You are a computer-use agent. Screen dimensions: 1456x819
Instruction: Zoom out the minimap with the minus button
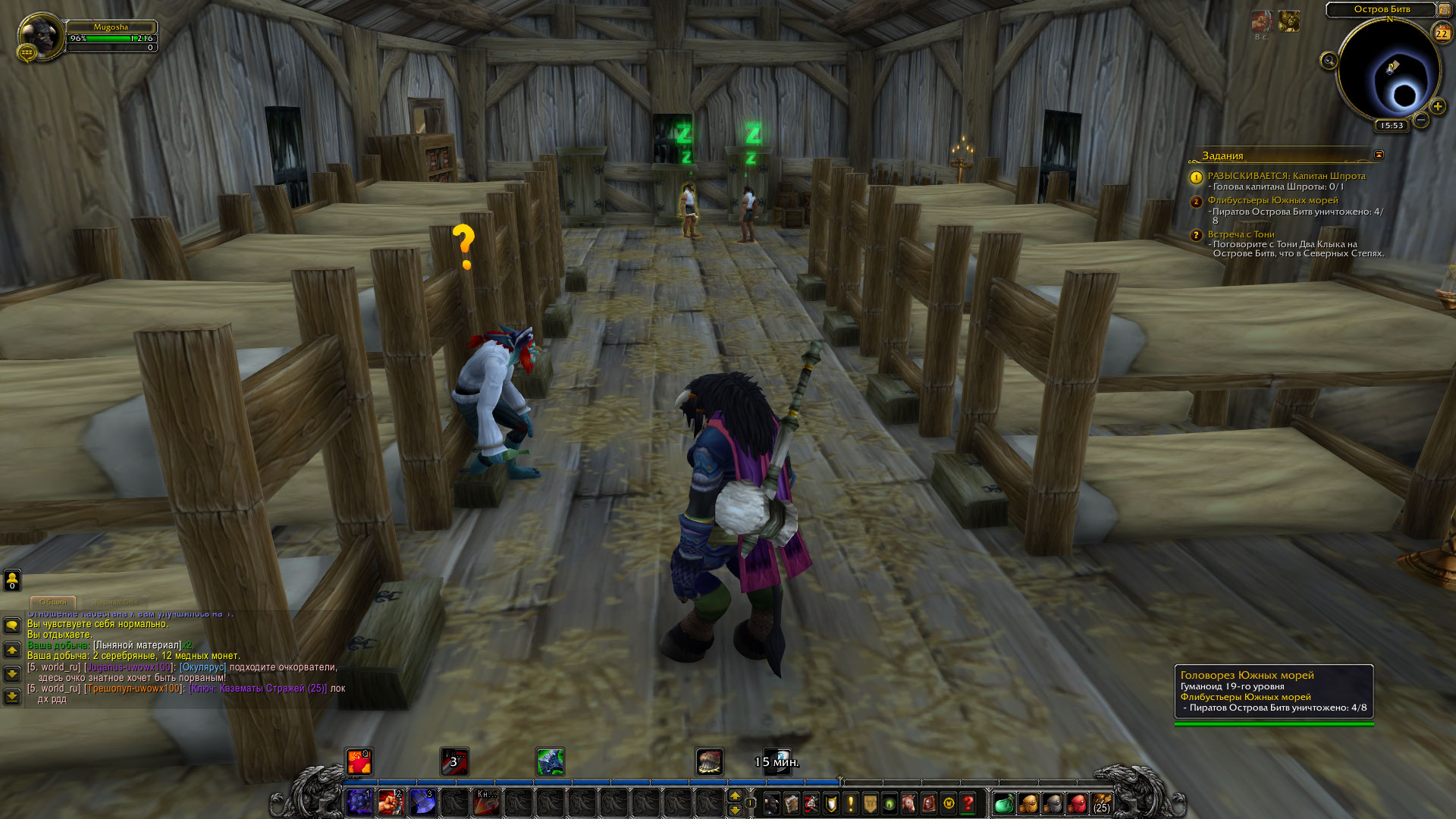click(x=1421, y=120)
